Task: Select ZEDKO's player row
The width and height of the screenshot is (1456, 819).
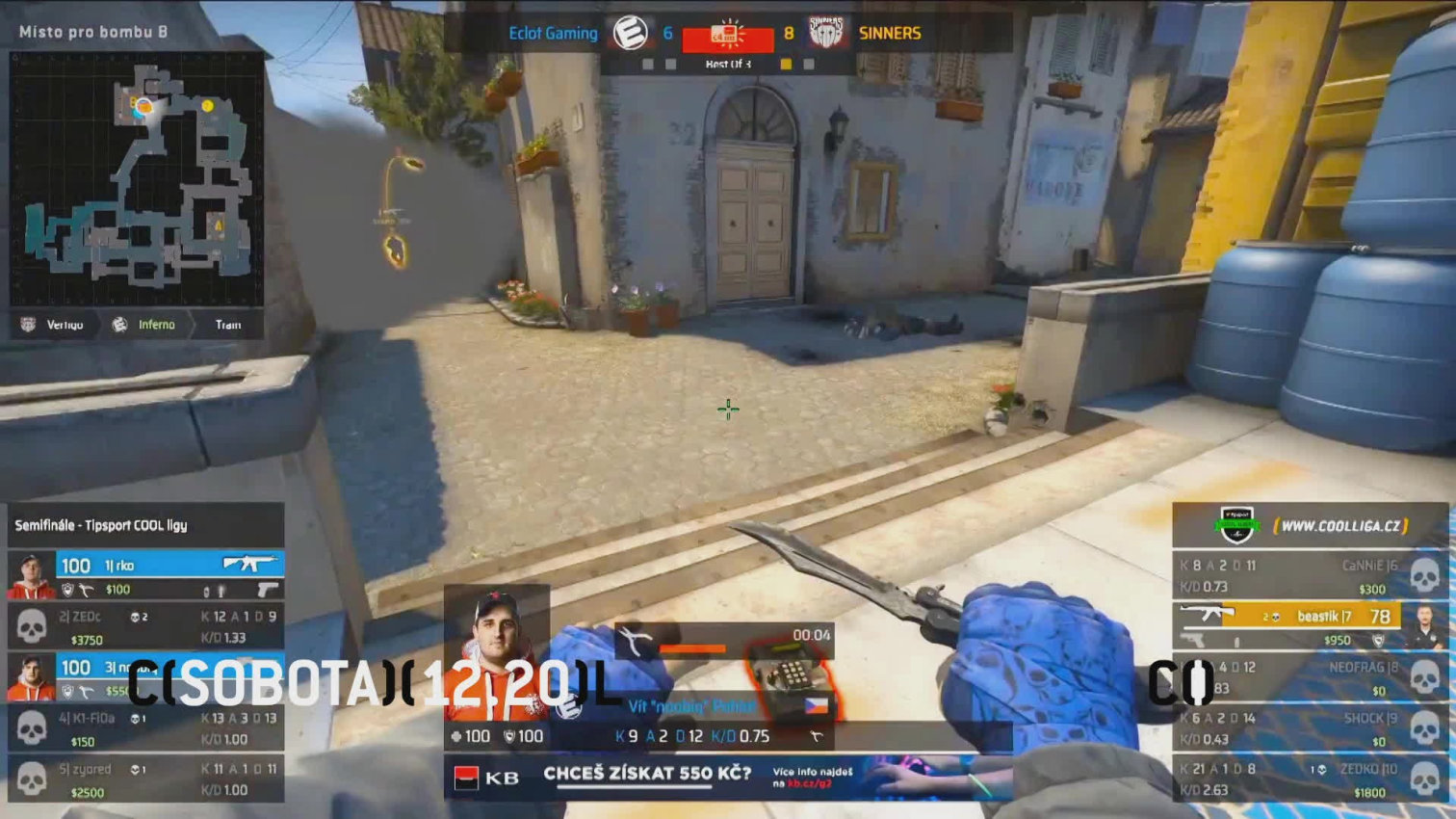Action: click(1310, 779)
